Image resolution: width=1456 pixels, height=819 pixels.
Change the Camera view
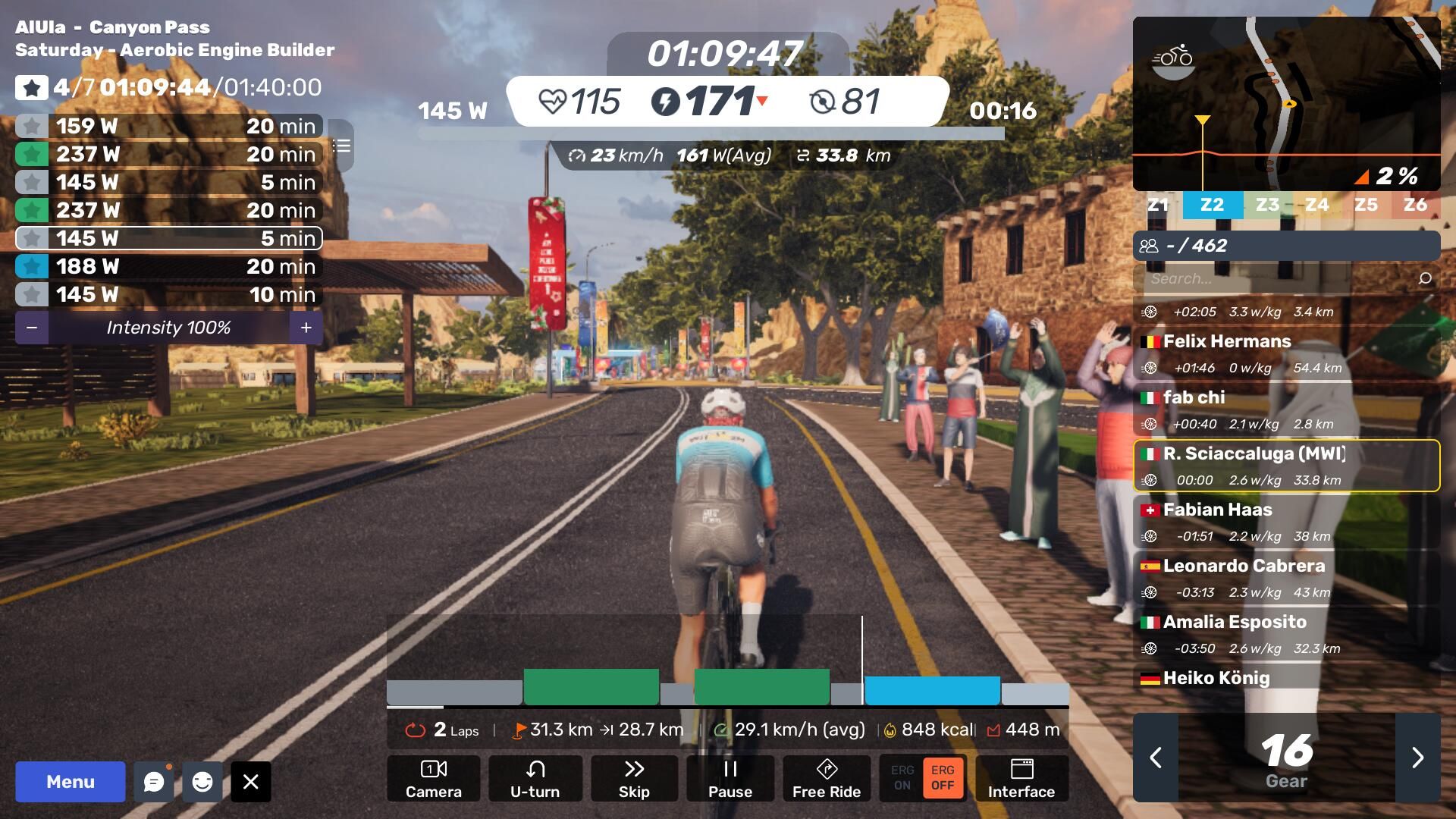[x=433, y=779]
